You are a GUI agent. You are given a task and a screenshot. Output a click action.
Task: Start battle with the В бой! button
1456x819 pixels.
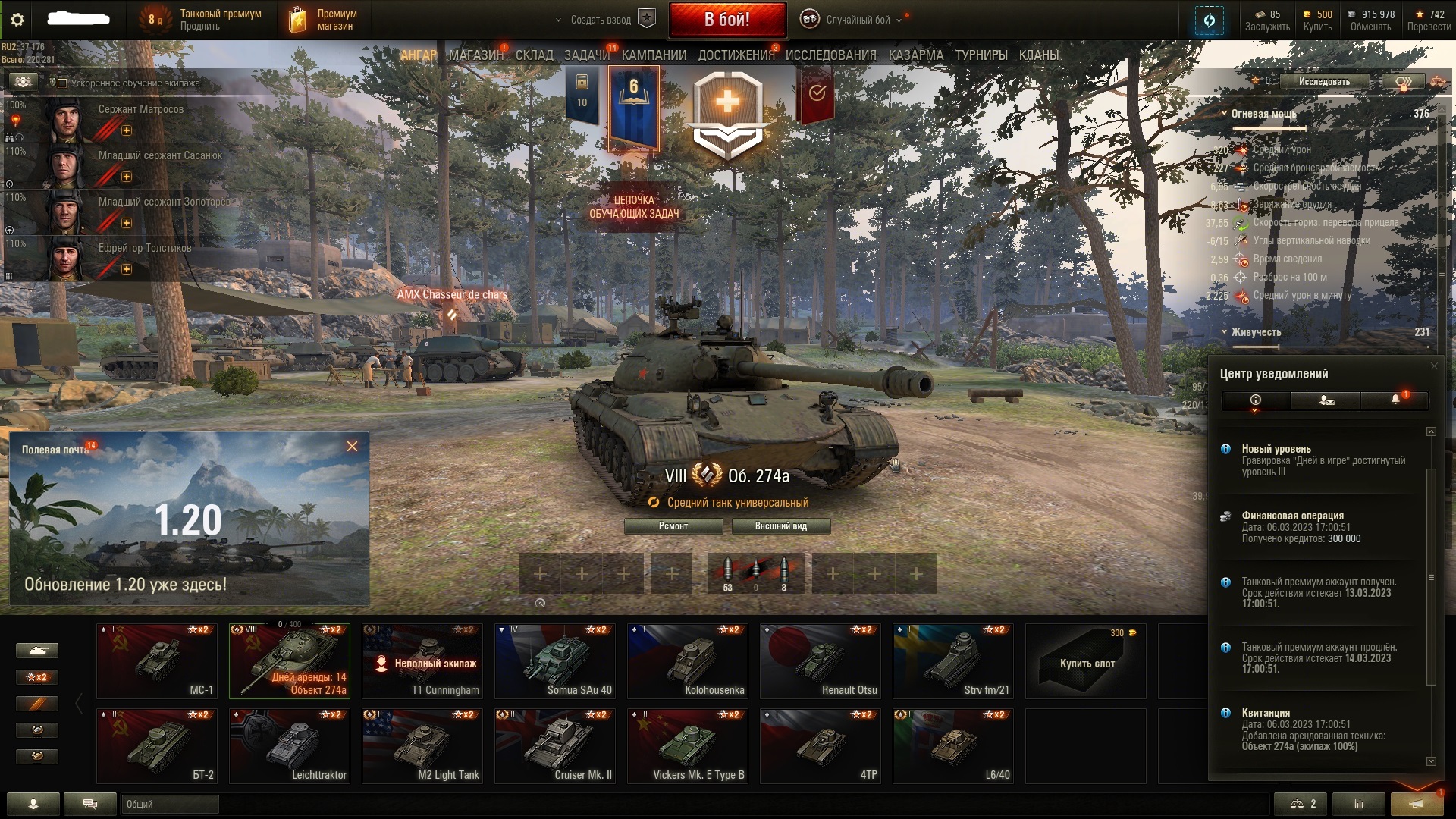726,20
